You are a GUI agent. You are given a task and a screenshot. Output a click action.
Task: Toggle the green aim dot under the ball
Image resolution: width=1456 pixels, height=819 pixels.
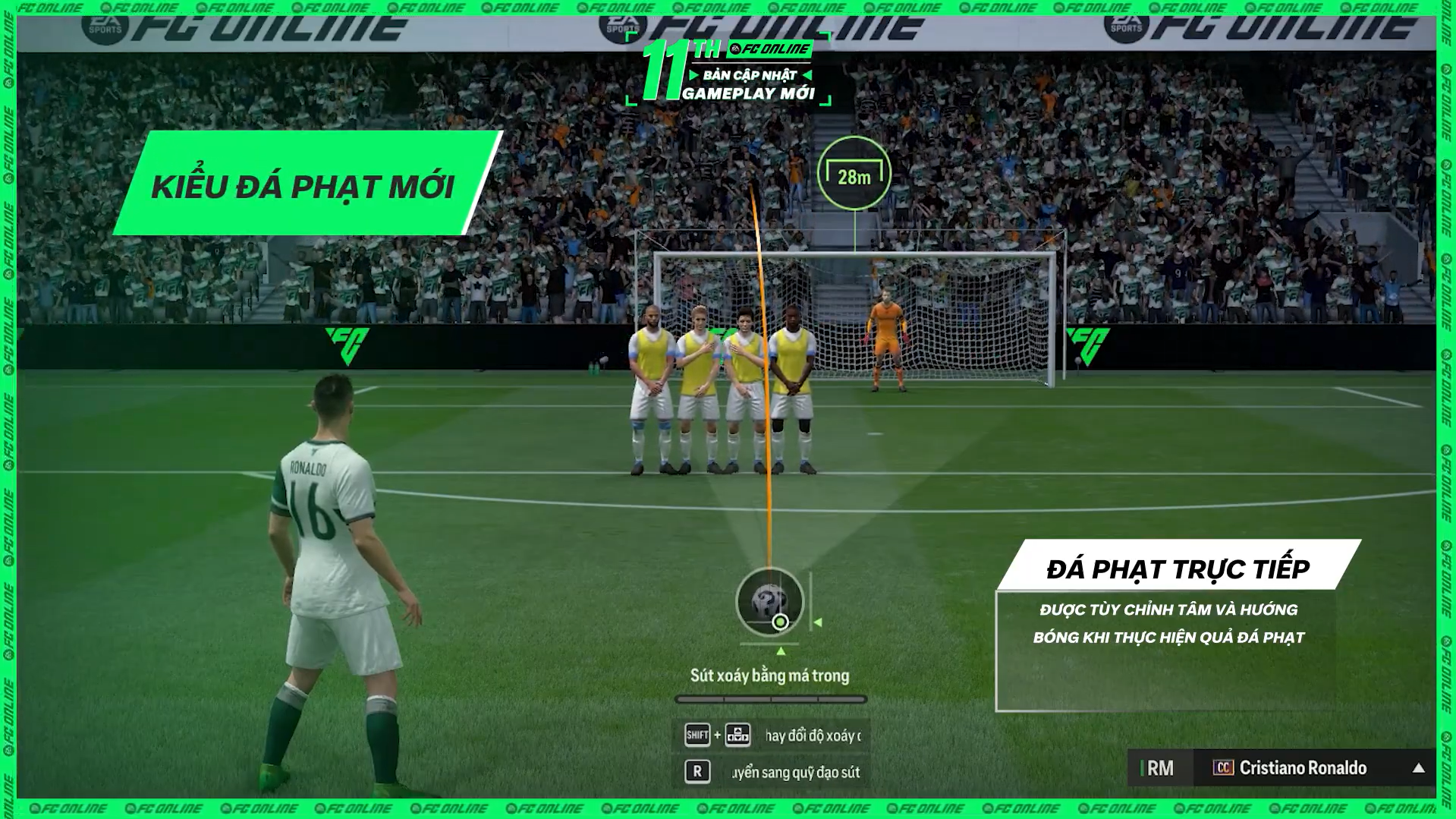pos(780,622)
